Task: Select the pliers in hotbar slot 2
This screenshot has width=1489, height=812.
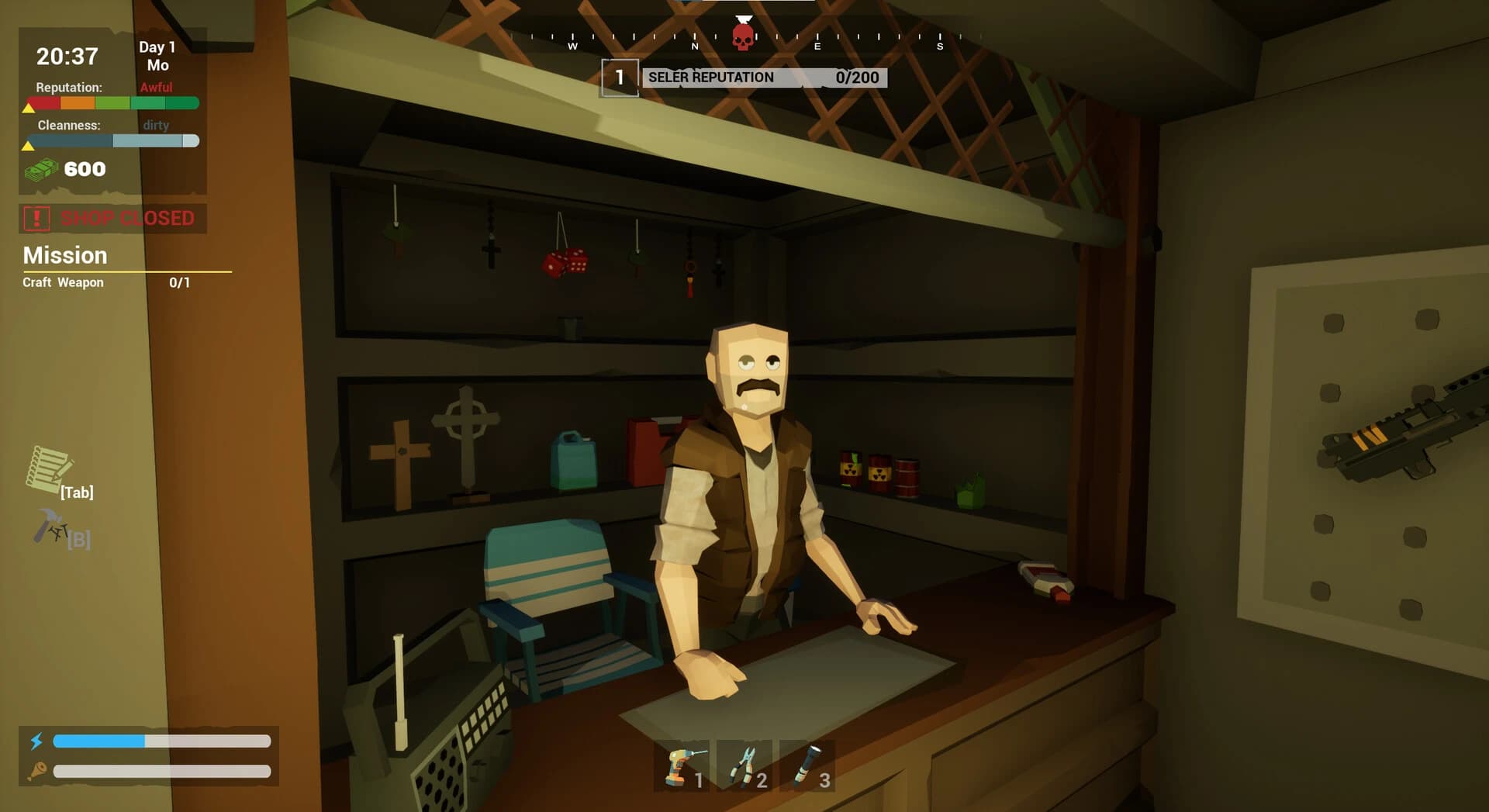Action: click(x=747, y=766)
